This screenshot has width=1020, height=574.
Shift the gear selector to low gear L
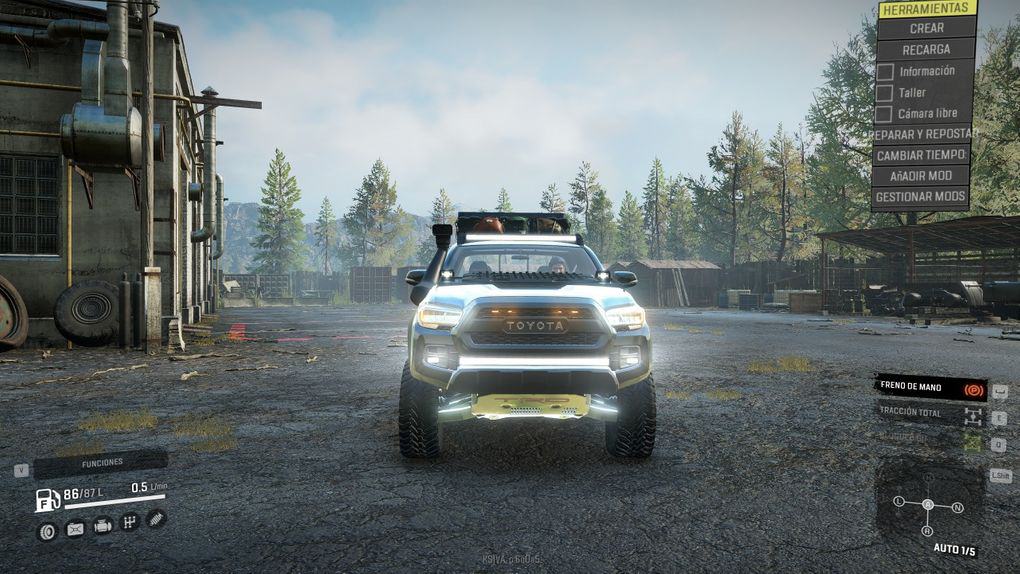point(899,500)
